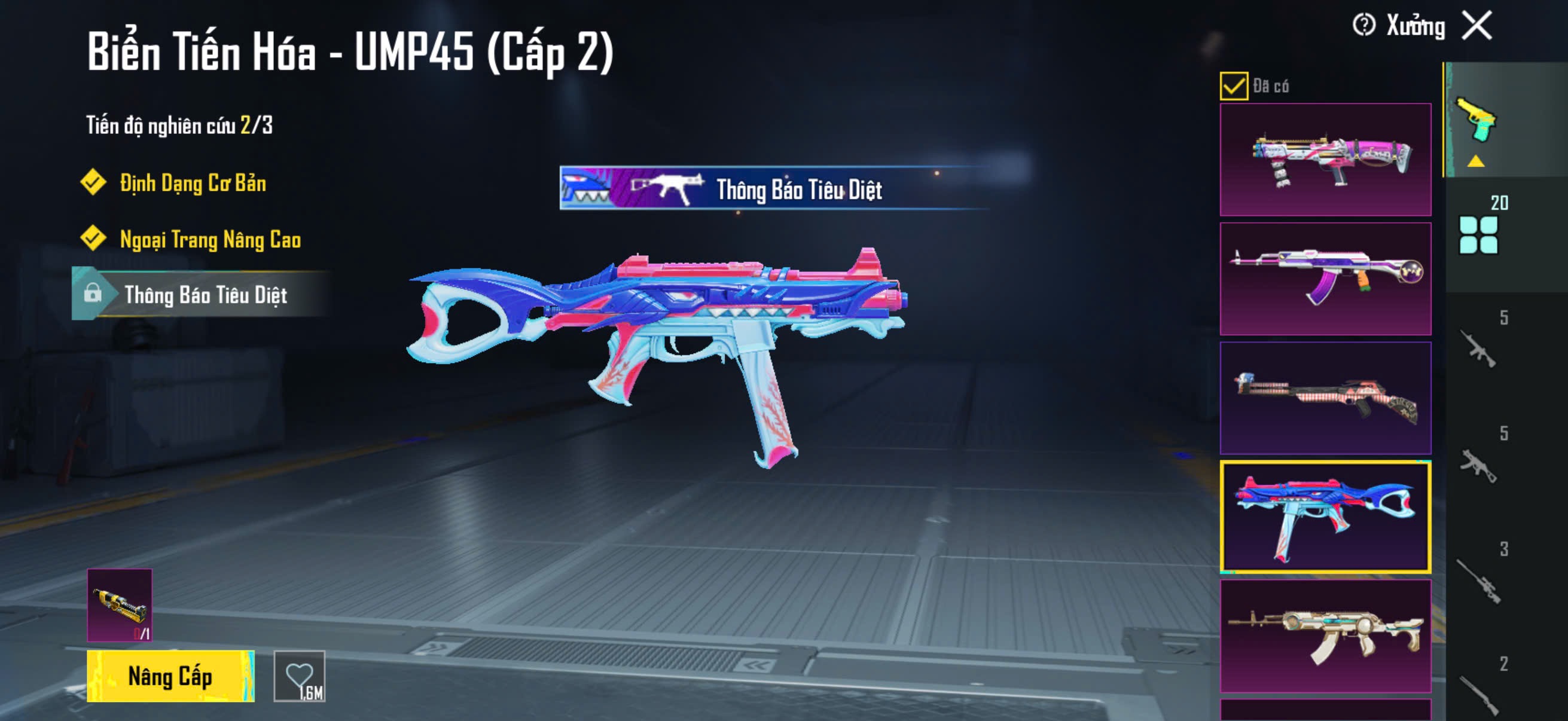
Task: Toggle the Đã có owned checkbox
Action: 1233,85
